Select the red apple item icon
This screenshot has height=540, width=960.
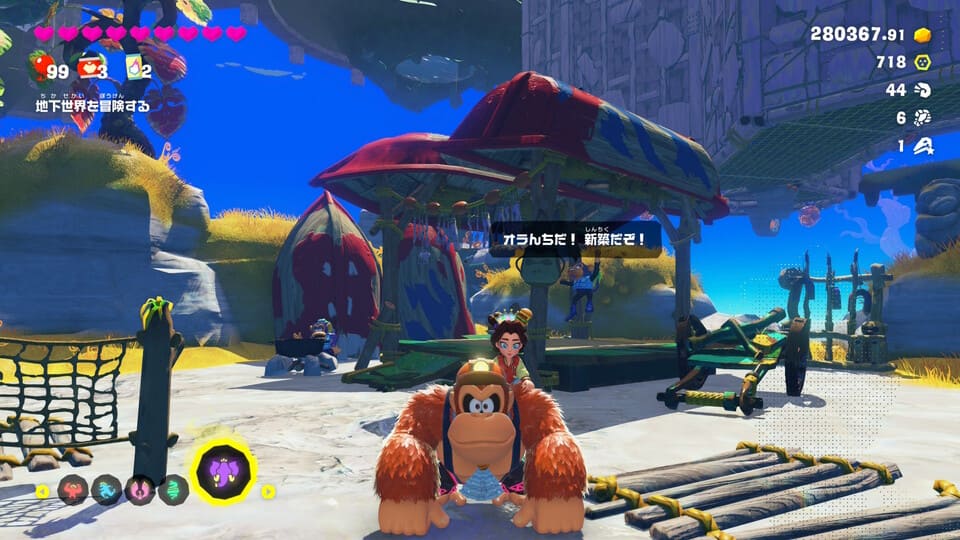39,69
